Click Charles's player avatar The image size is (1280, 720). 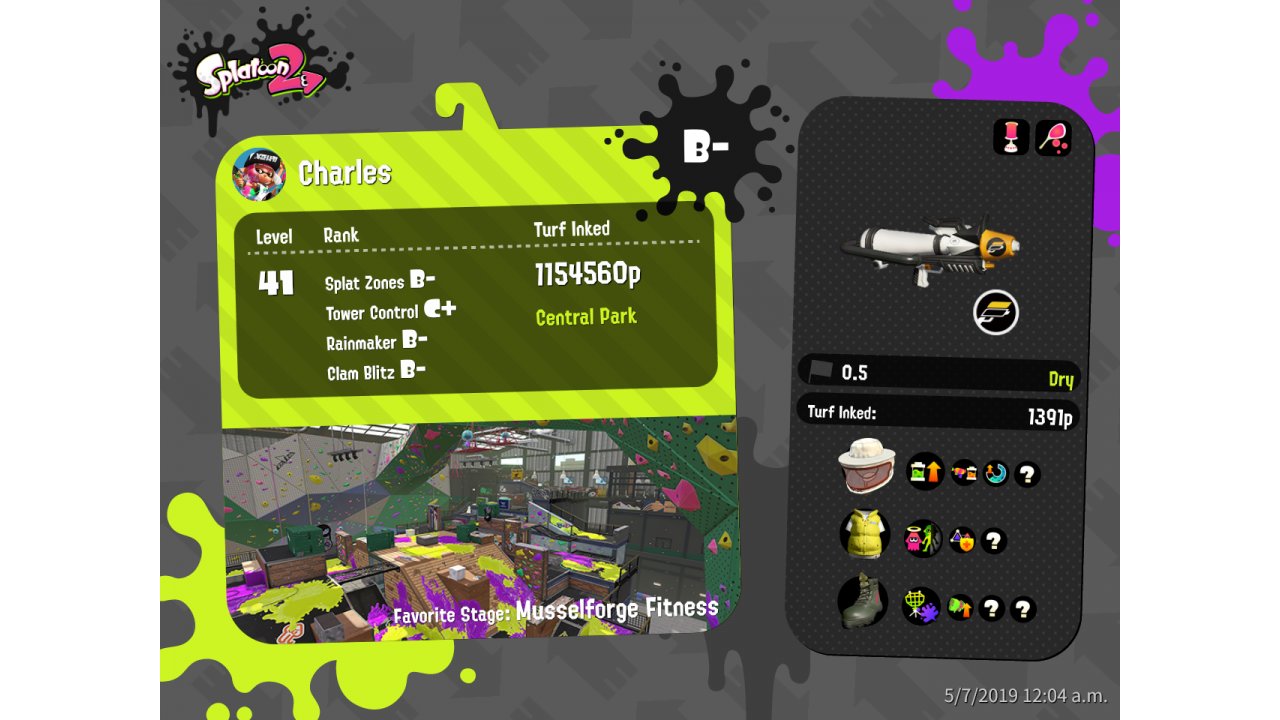point(258,174)
